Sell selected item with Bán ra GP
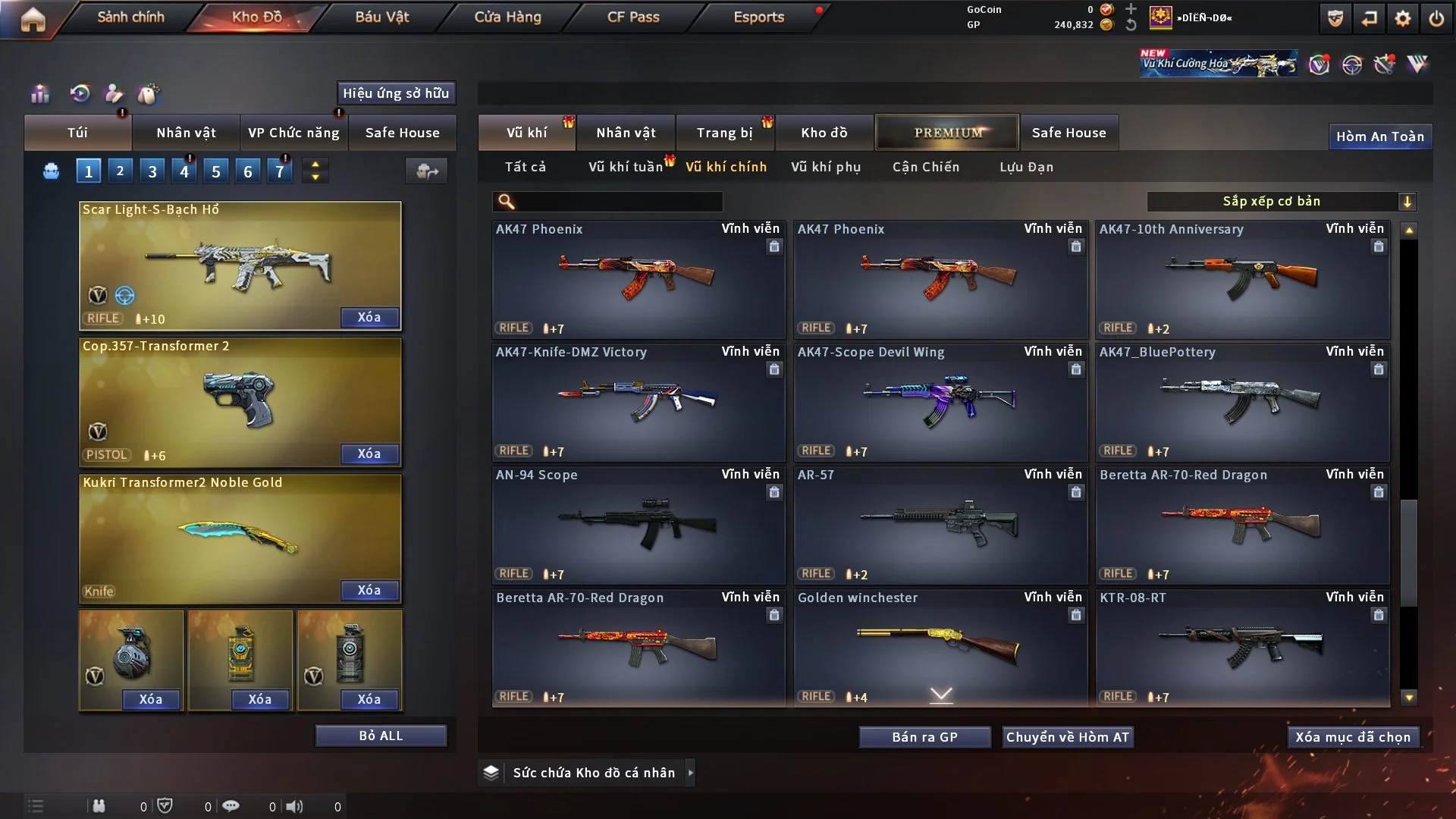This screenshot has height=819, width=1456. pyautogui.click(x=924, y=737)
